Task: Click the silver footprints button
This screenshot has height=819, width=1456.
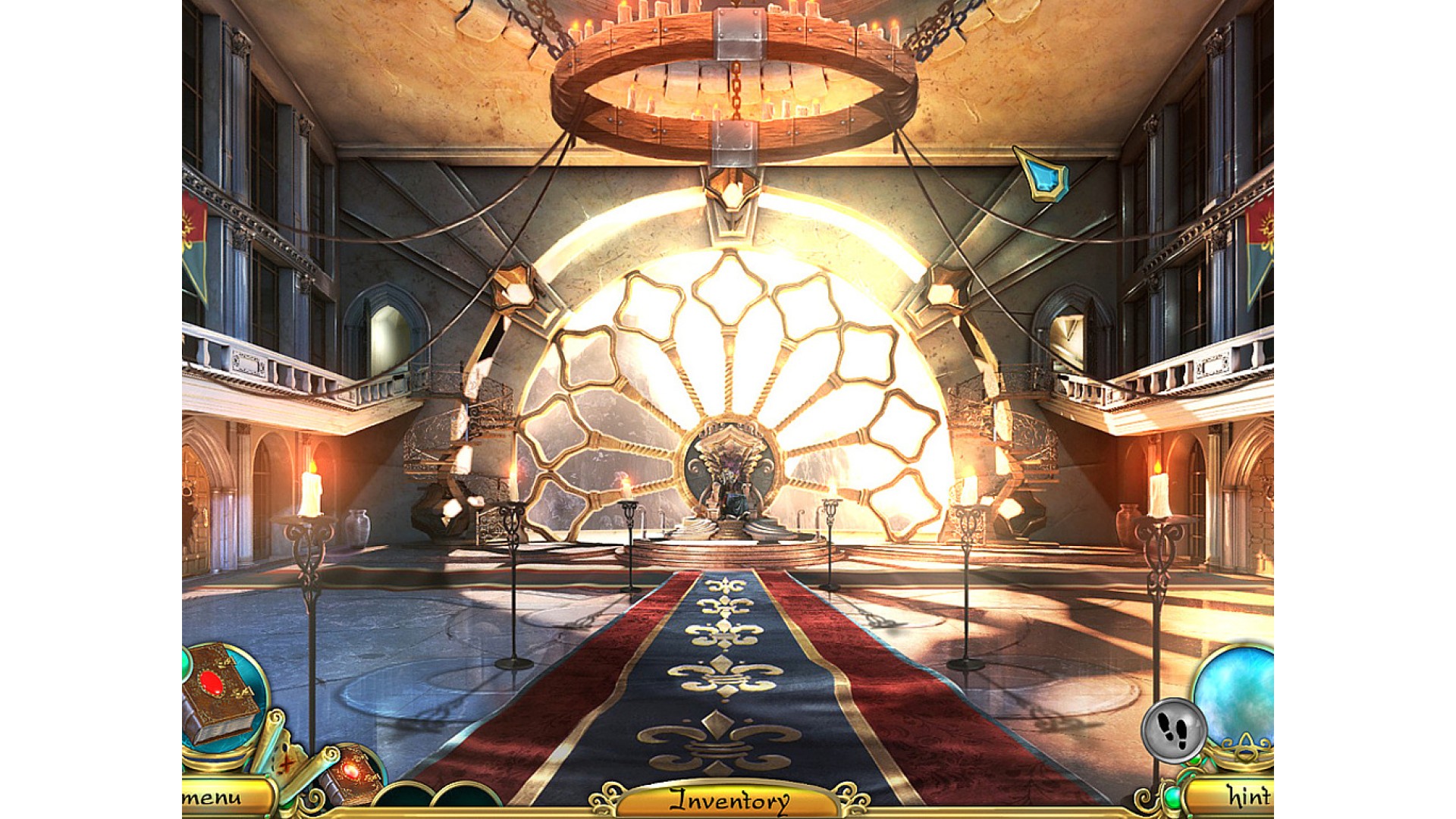Action: tap(1173, 730)
